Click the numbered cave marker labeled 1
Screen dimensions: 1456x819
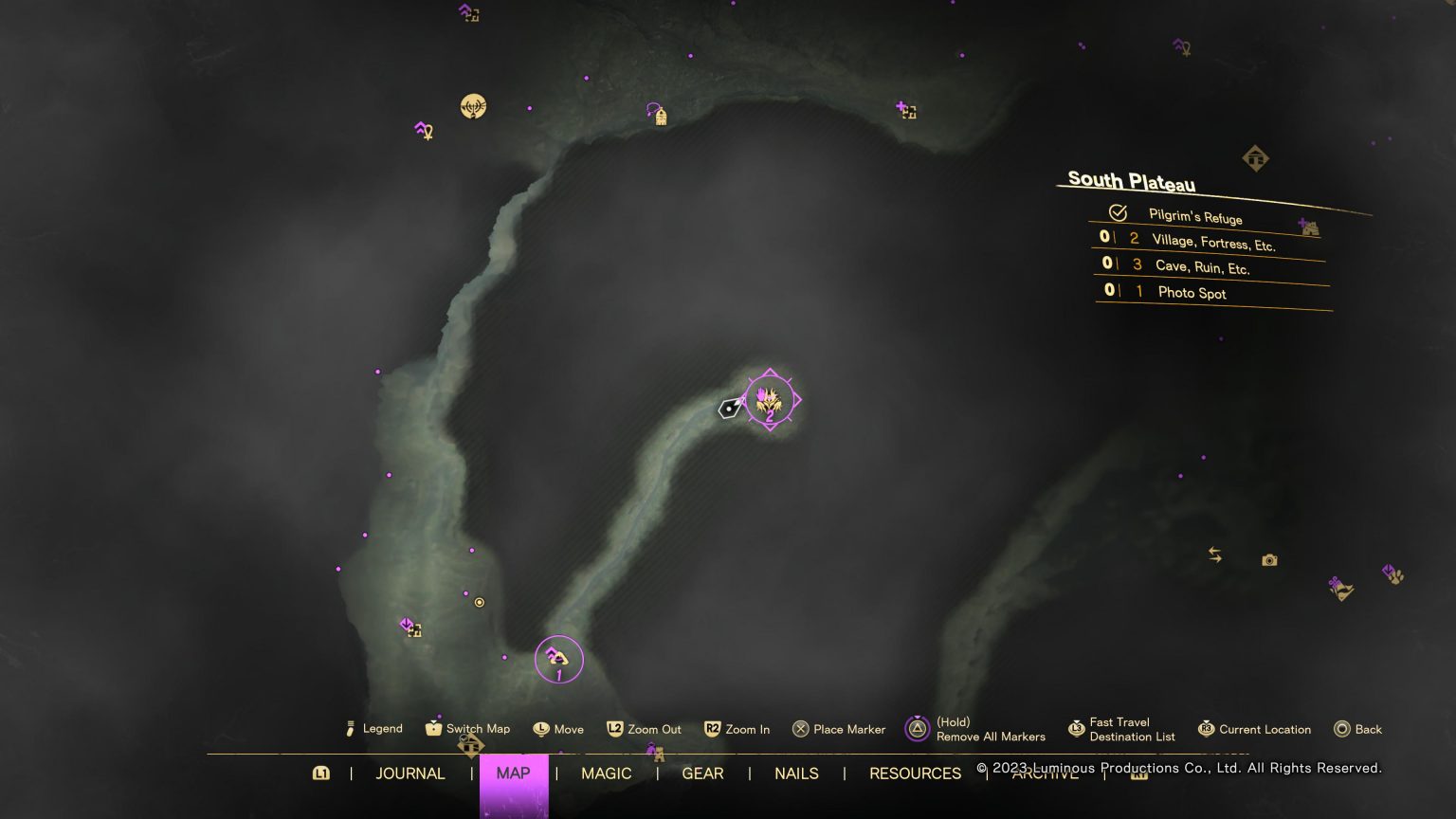pos(558,658)
